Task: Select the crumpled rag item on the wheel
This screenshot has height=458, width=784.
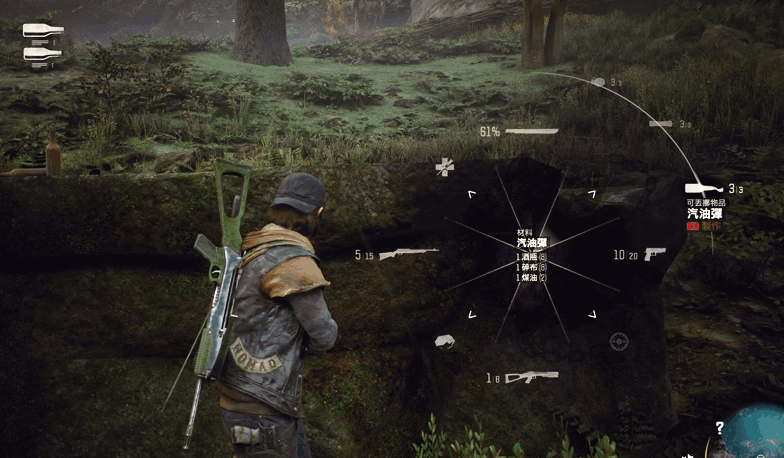Action: 445,342
